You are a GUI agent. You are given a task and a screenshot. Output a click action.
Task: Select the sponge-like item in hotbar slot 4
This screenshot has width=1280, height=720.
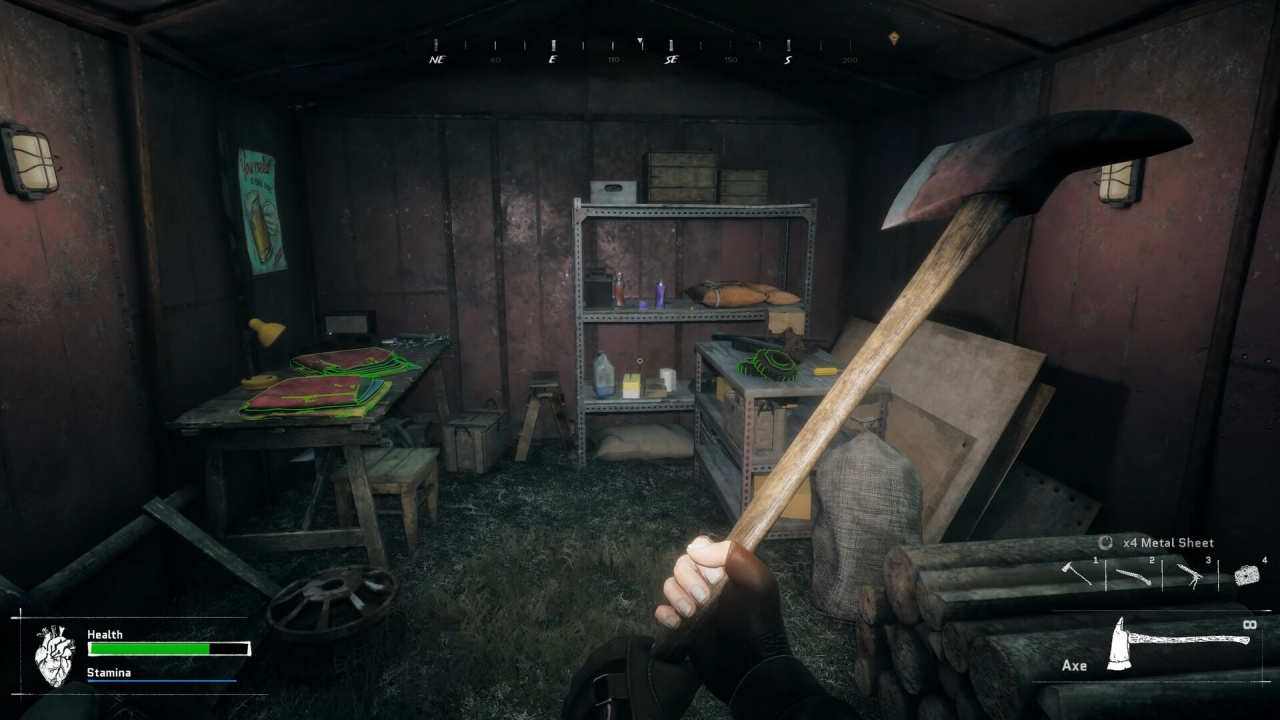[x=1246, y=575]
